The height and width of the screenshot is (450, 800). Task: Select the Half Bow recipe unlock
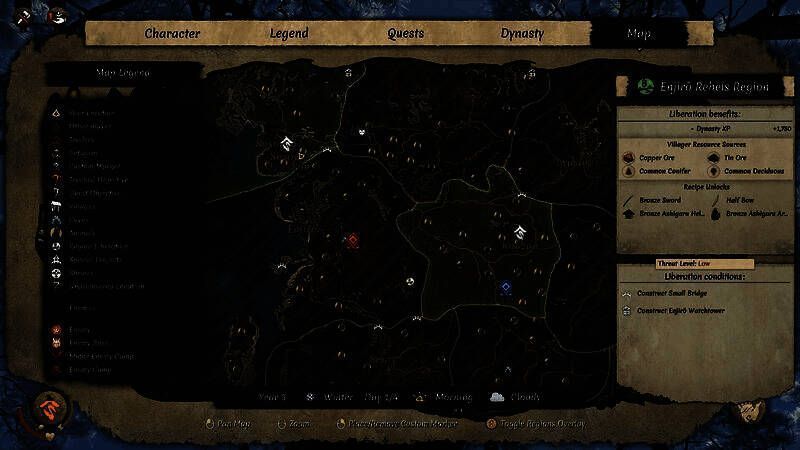click(x=714, y=200)
